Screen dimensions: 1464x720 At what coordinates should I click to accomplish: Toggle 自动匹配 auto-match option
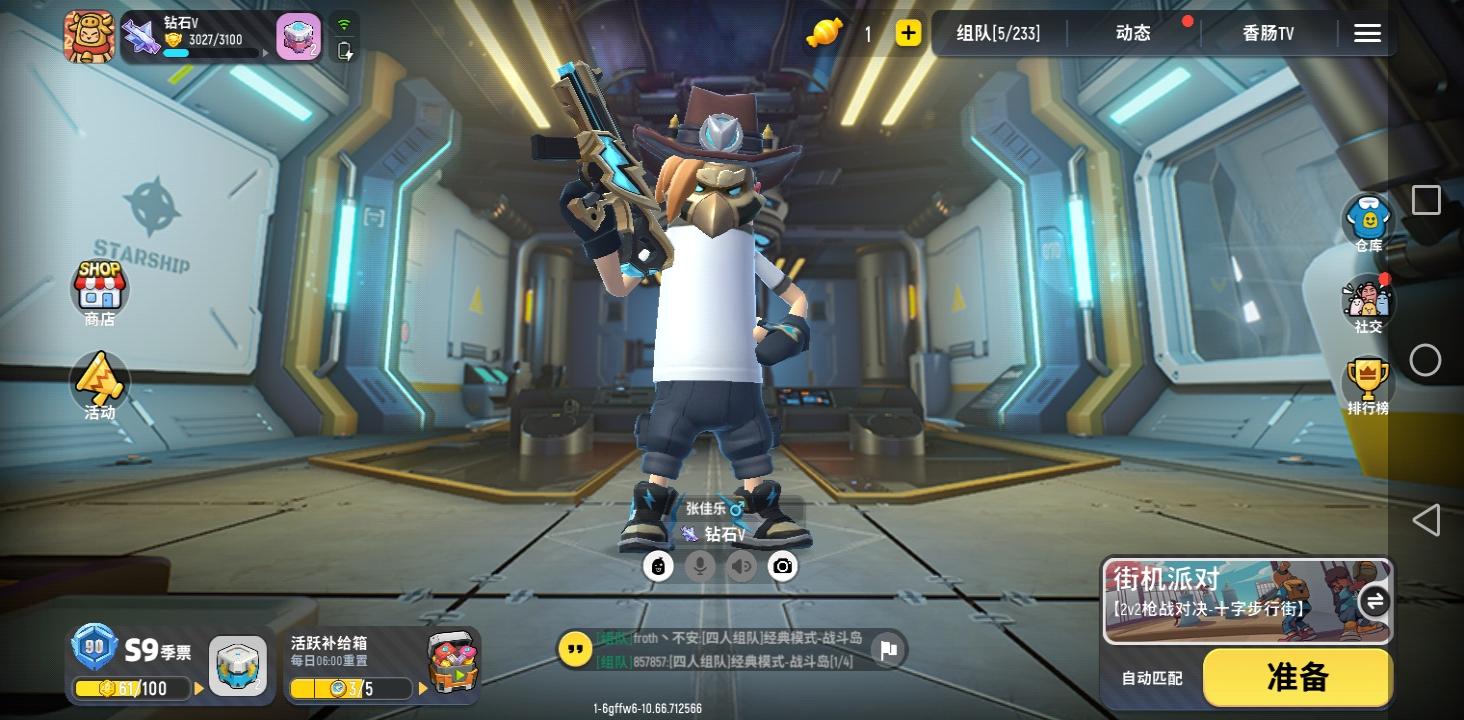tap(1151, 677)
